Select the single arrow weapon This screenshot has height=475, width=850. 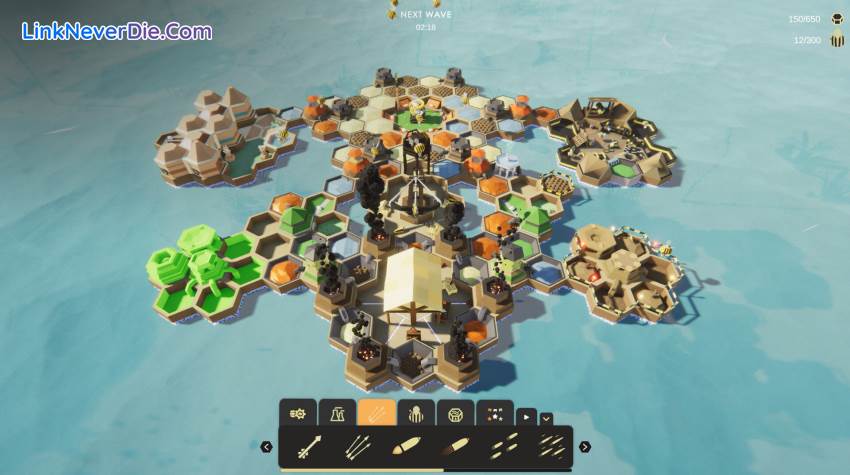click(x=310, y=447)
